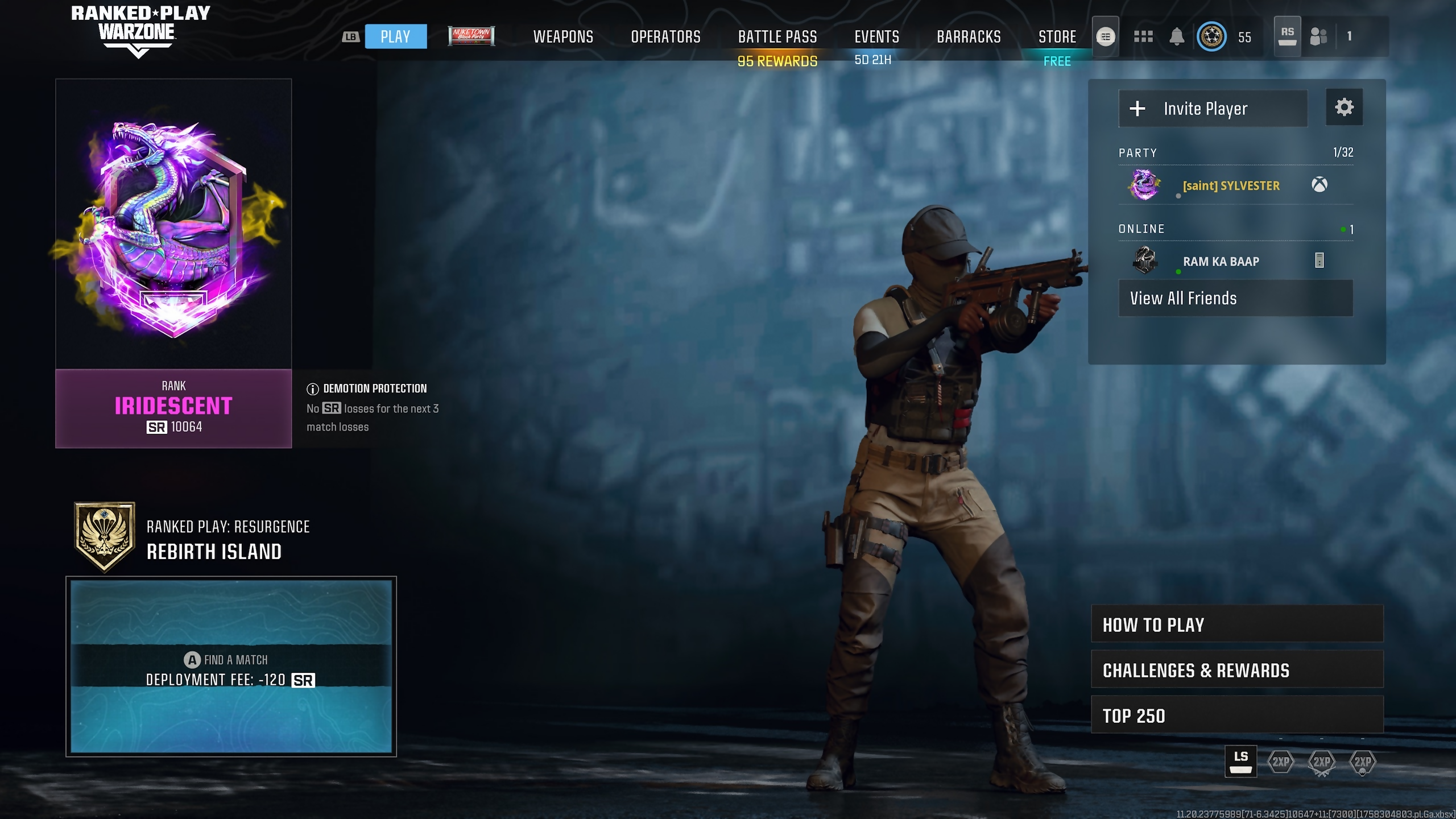Open the Nuketown Block Party tab
Image resolution: width=1456 pixels, height=819 pixels.
pyautogui.click(x=471, y=36)
